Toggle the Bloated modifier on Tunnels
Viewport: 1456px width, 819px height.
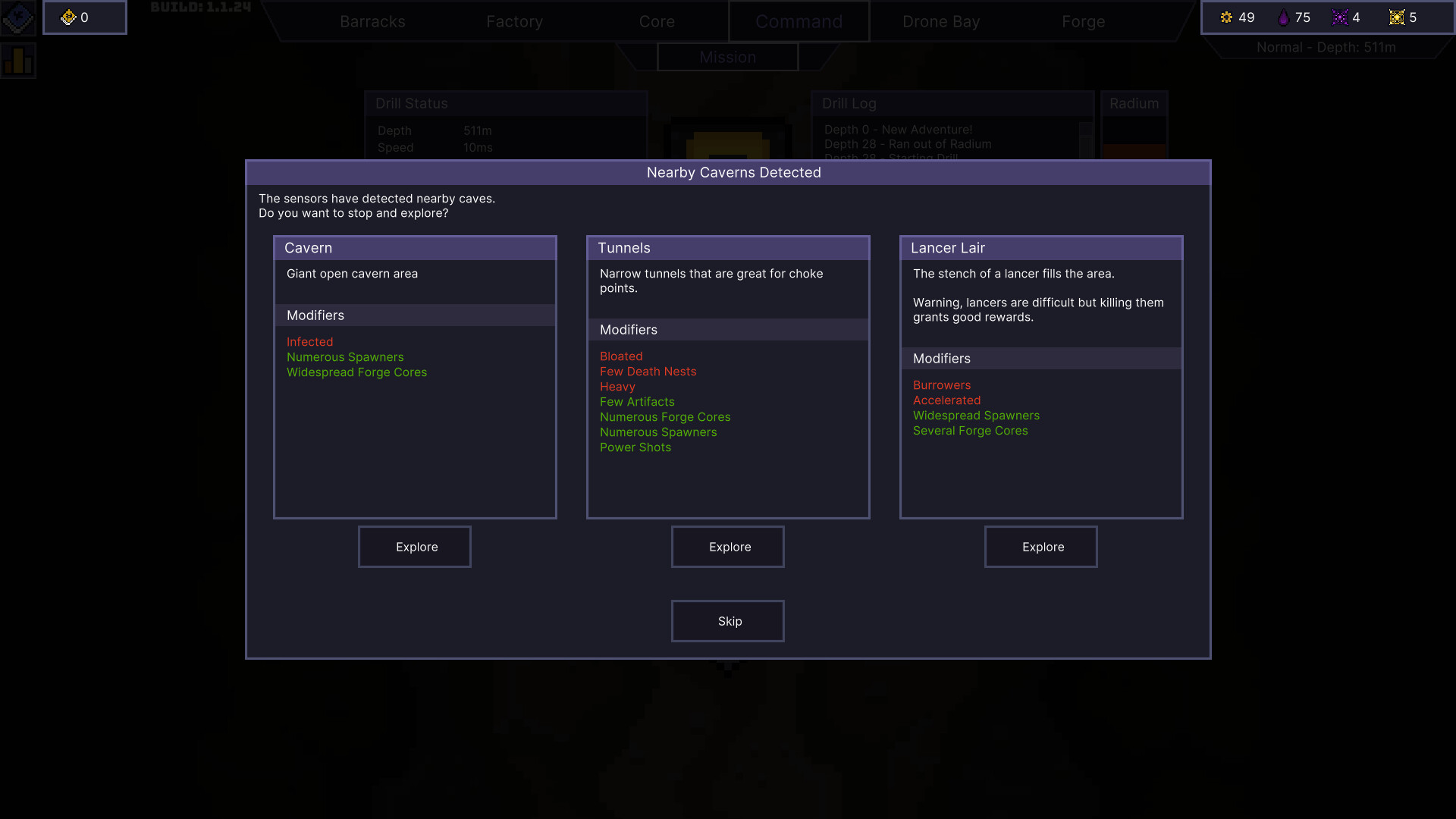[621, 356]
